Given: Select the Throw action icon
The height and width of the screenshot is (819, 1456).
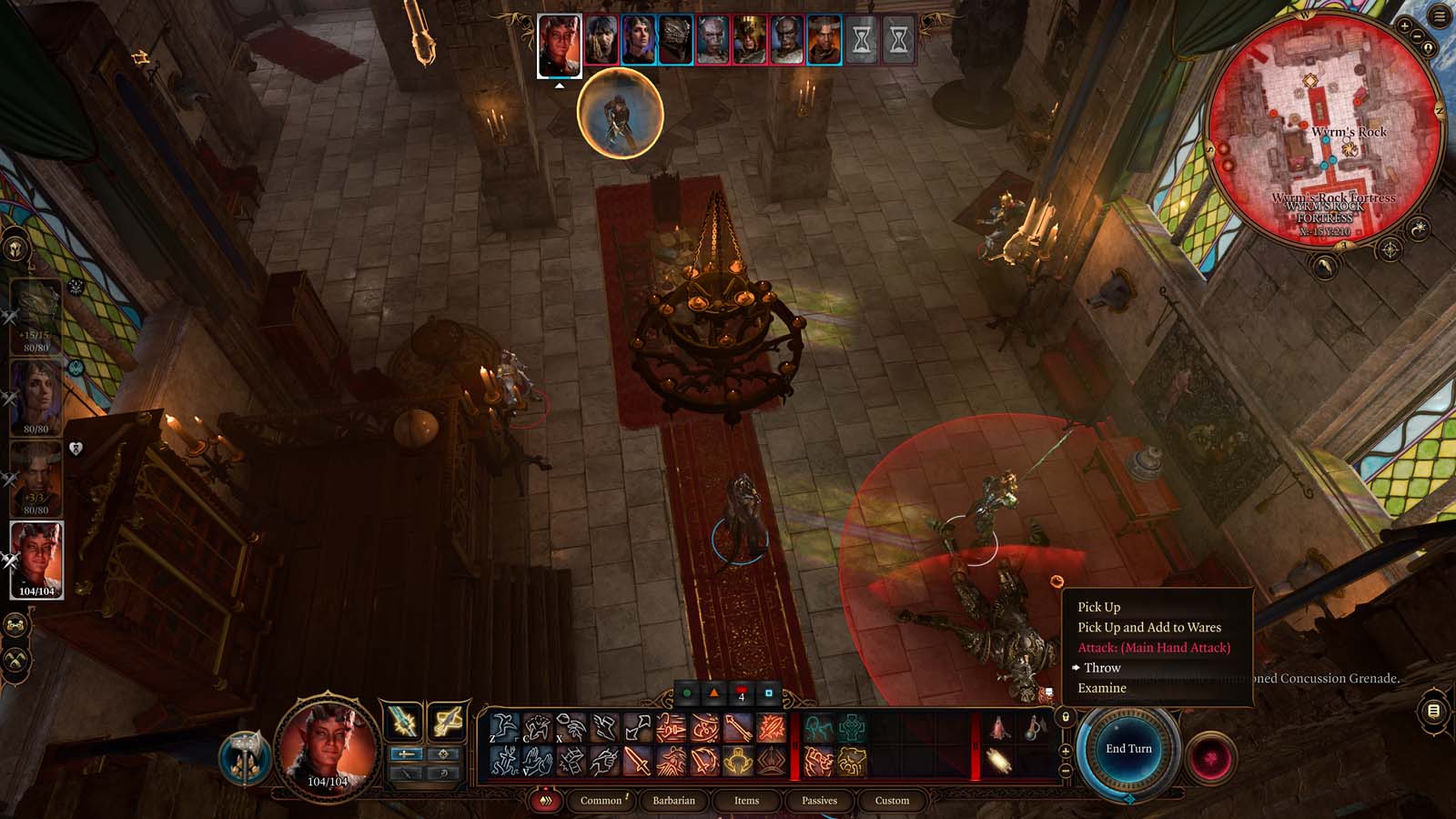Looking at the screenshot, I should pos(564,726).
